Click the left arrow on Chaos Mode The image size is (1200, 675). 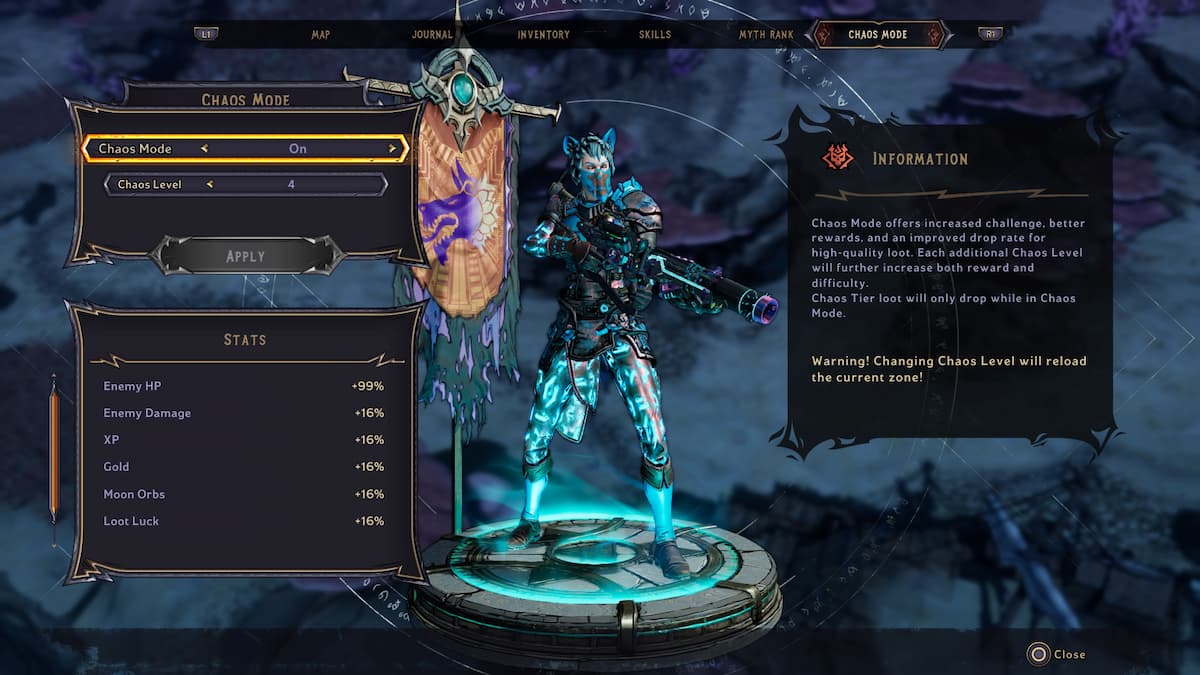[x=204, y=149]
